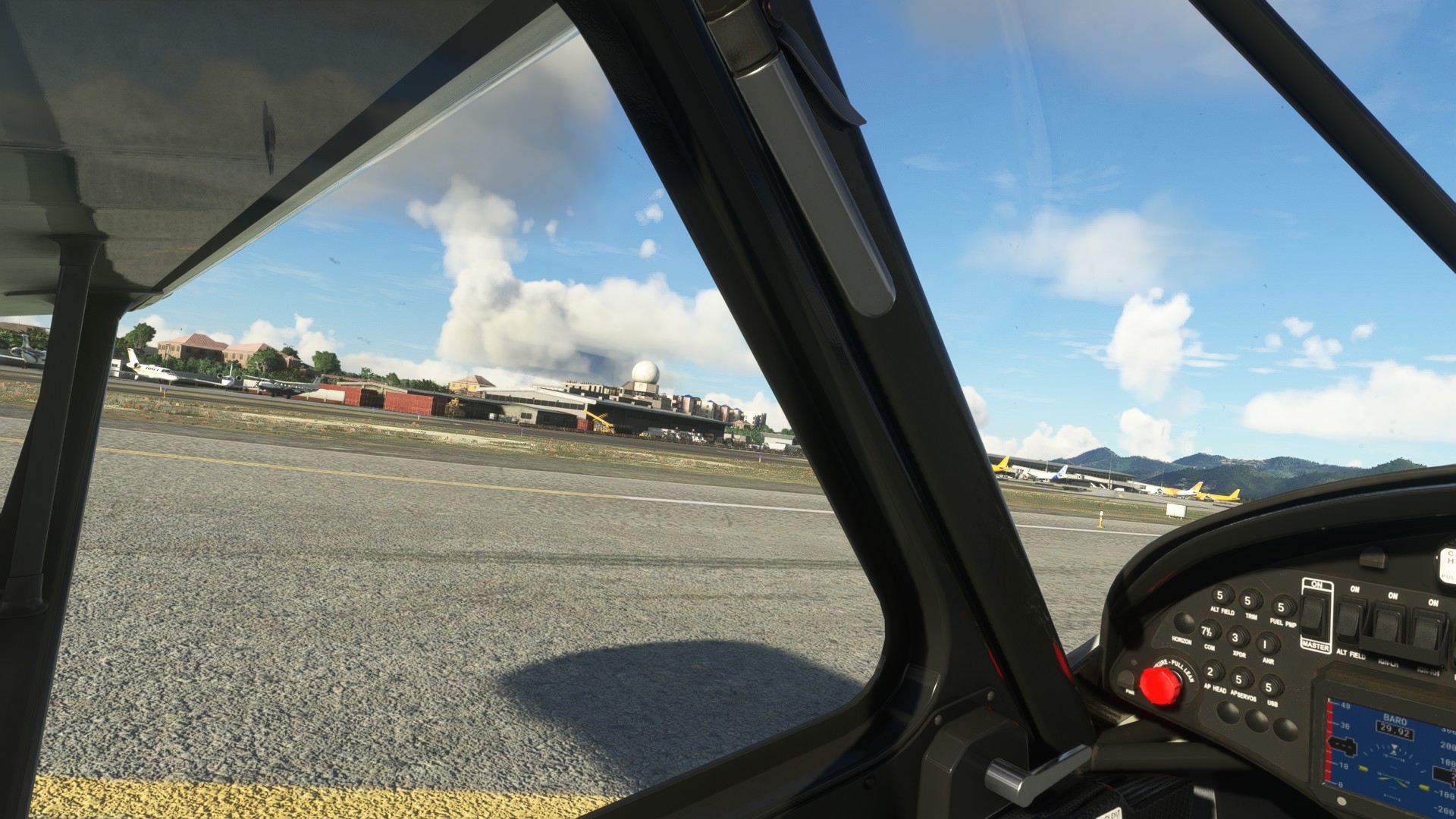Click the FUEL PMP circuit breaker
This screenshot has height=819, width=1456.
[x=1281, y=607]
